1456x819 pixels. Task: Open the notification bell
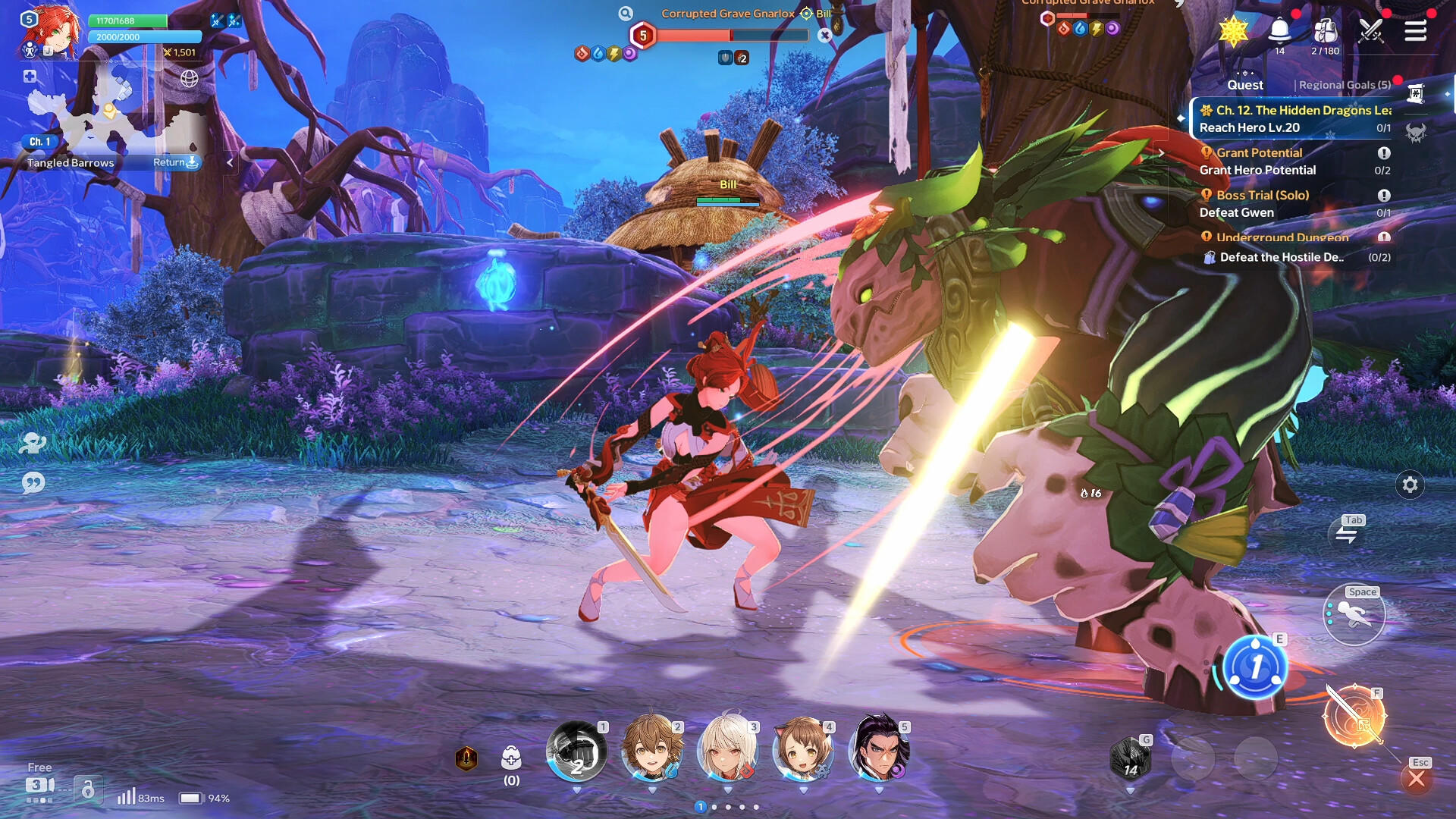(x=1279, y=31)
